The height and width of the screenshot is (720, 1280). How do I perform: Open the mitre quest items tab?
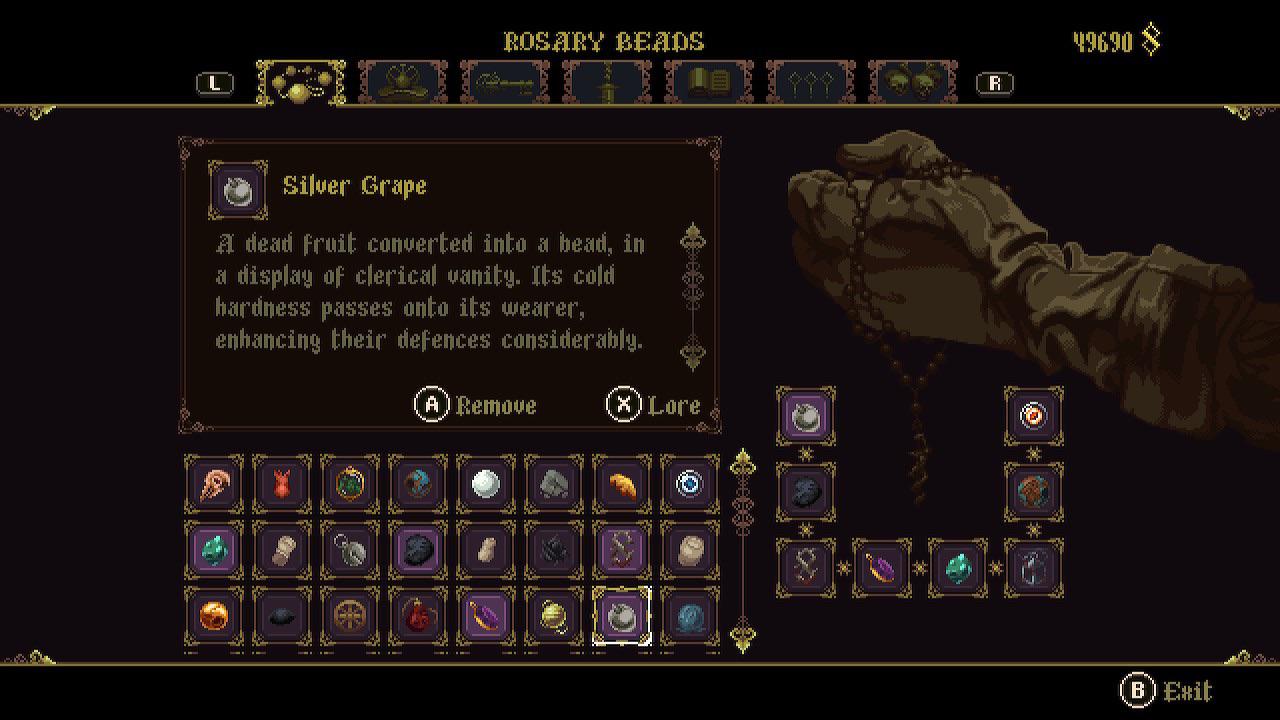(403, 83)
